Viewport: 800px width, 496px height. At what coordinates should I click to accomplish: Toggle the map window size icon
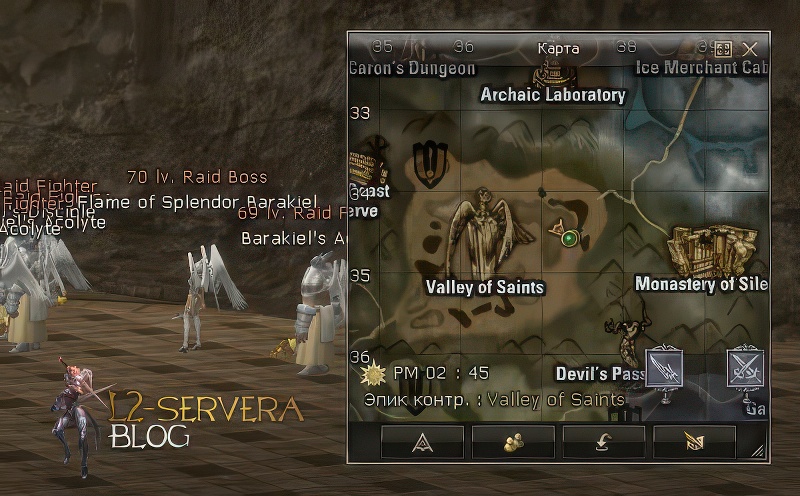click(724, 48)
